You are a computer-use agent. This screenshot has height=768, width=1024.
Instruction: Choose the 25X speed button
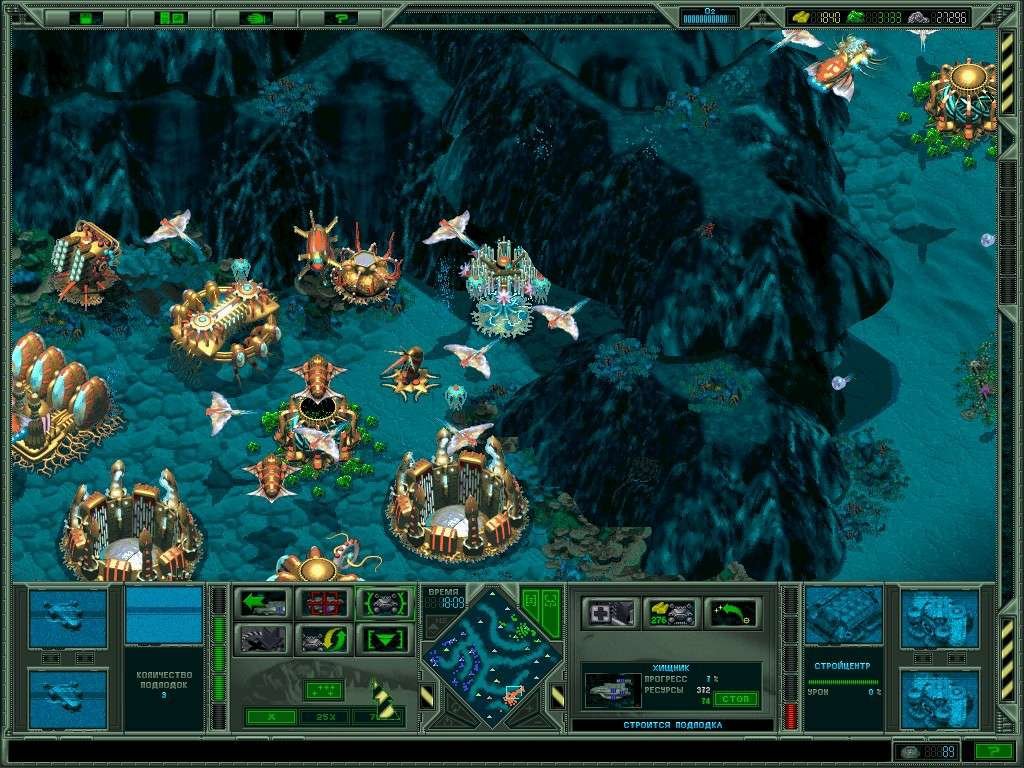tap(323, 716)
